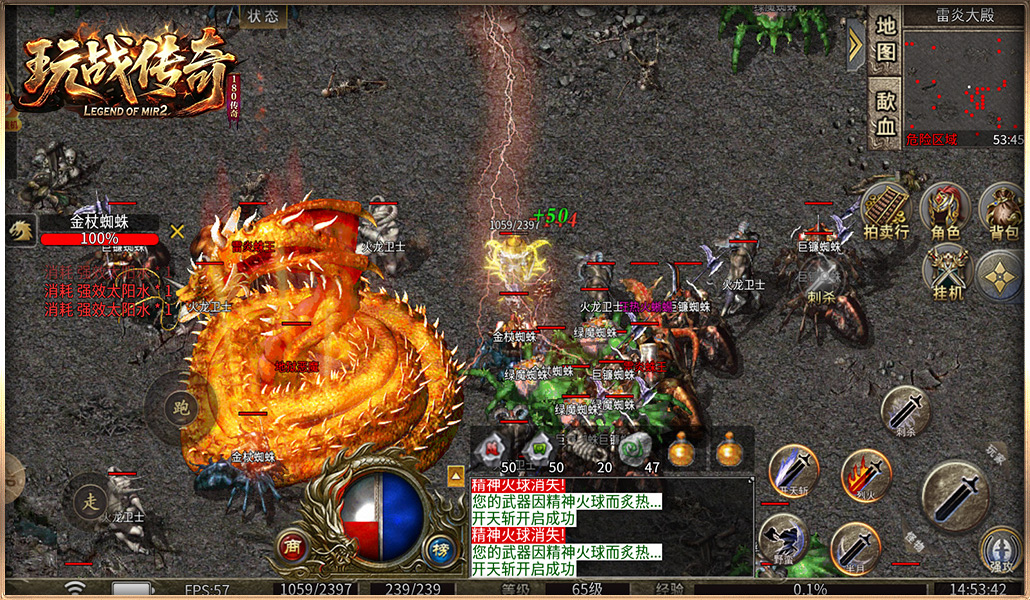The width and height of the screenshot is (1030, 600).
Task: Use the 半月 half-moon skill
Action: pyautogui.click(x=855, y=547)
